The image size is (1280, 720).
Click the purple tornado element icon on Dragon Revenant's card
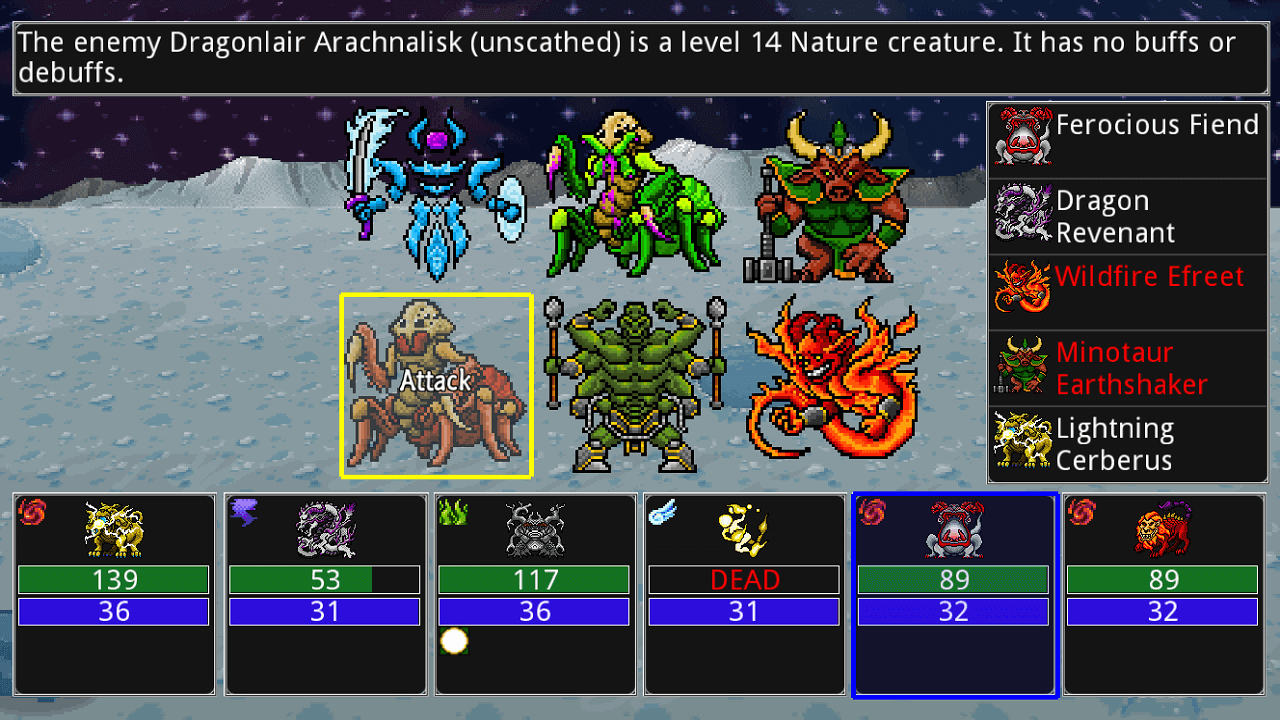point(244,513)
